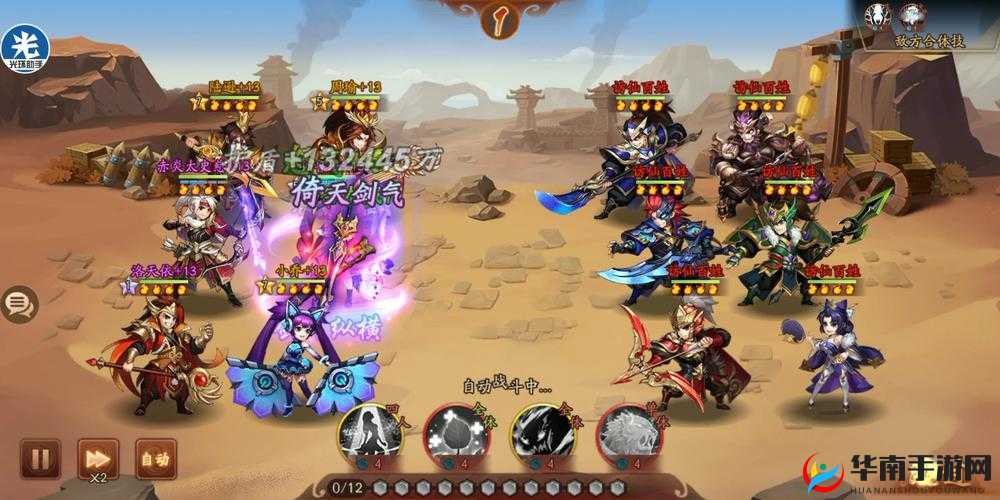The image size is (1000, 500).
Task: Pause the battle
Action: pos(40,459)
